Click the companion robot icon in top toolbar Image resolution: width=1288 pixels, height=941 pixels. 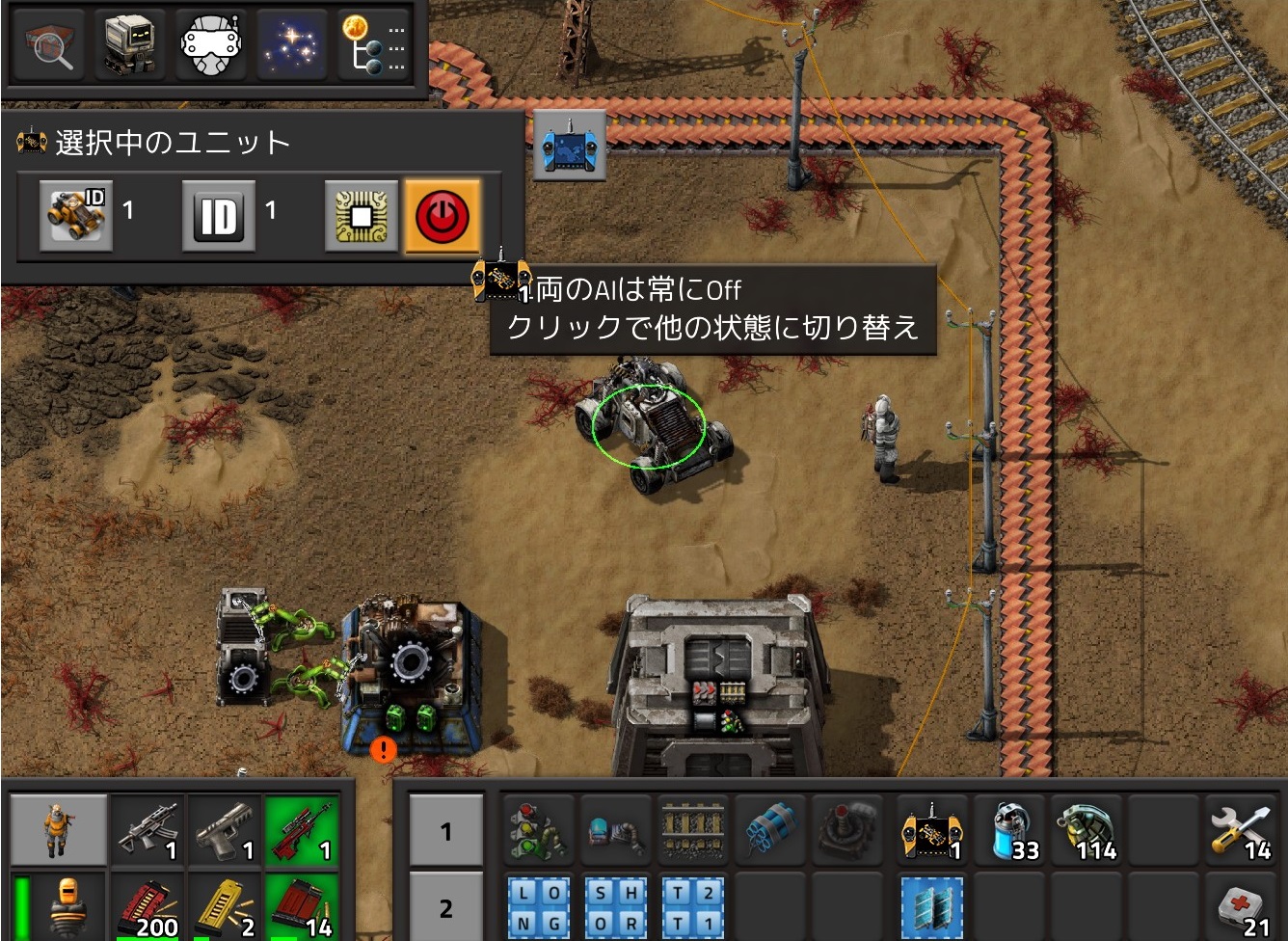tap(130, 45)
